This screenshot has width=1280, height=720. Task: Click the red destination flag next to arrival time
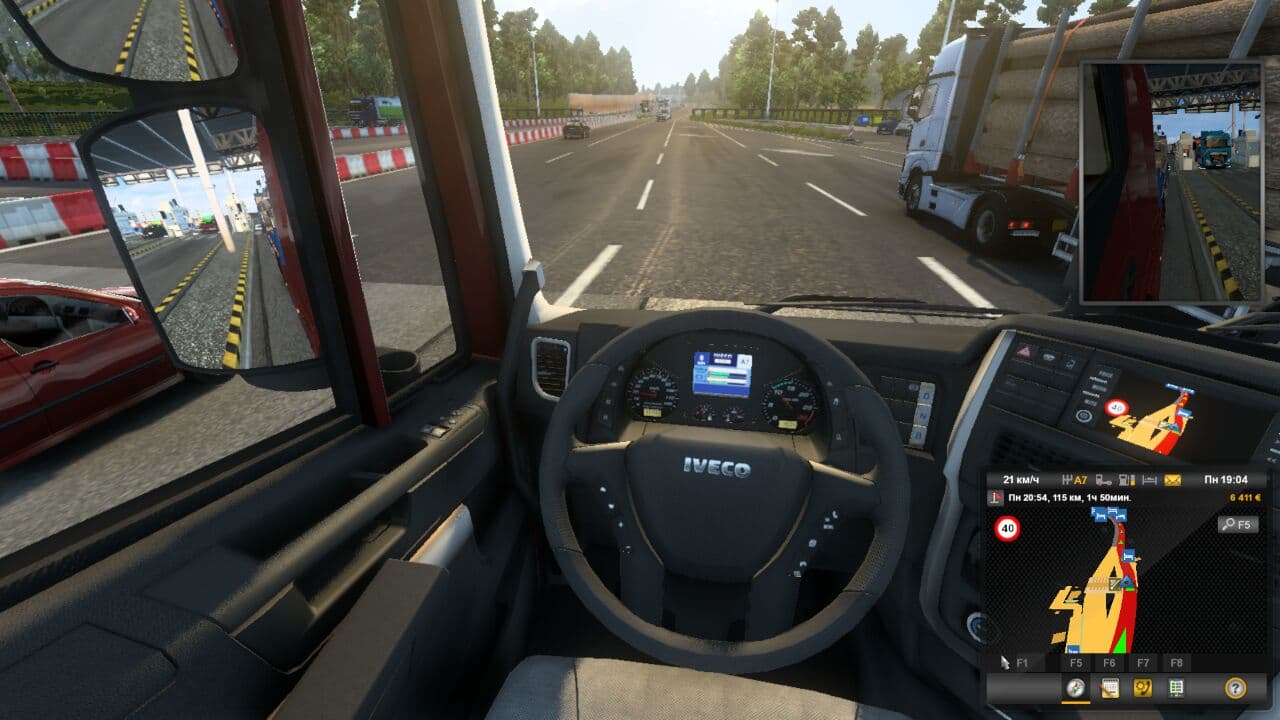(995, 496)
